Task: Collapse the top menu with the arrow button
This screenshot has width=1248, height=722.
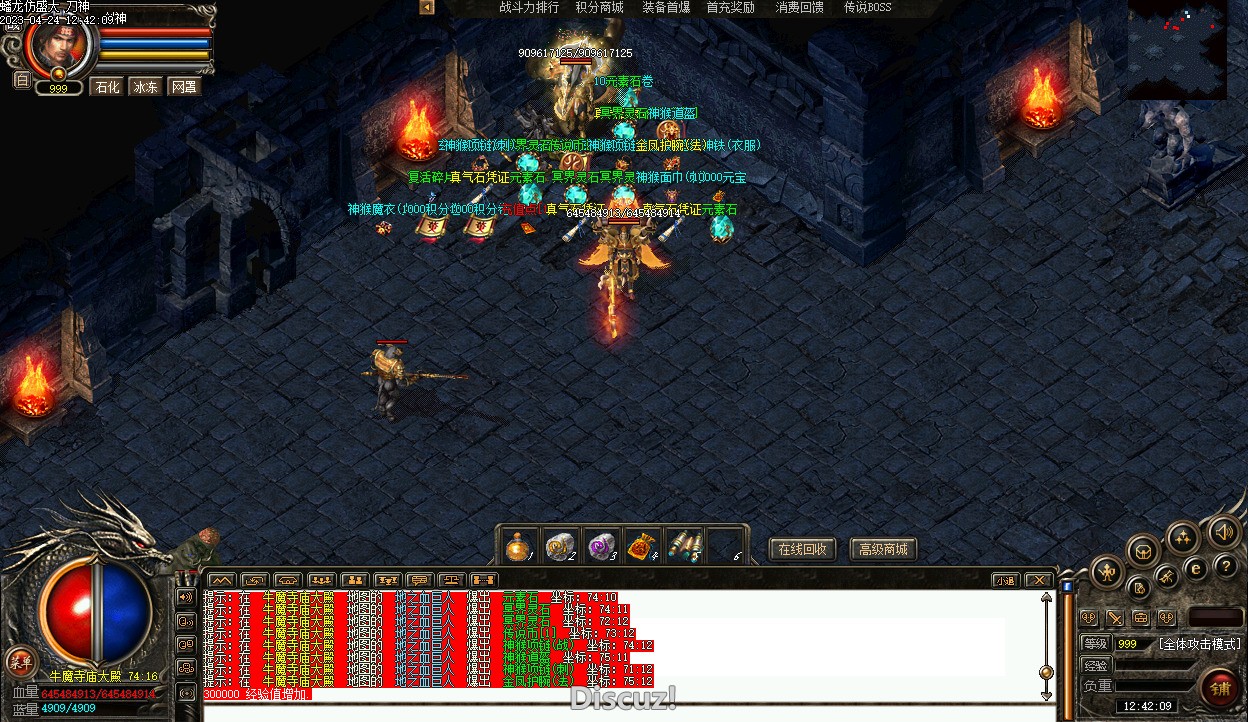Action: point(427,8)
